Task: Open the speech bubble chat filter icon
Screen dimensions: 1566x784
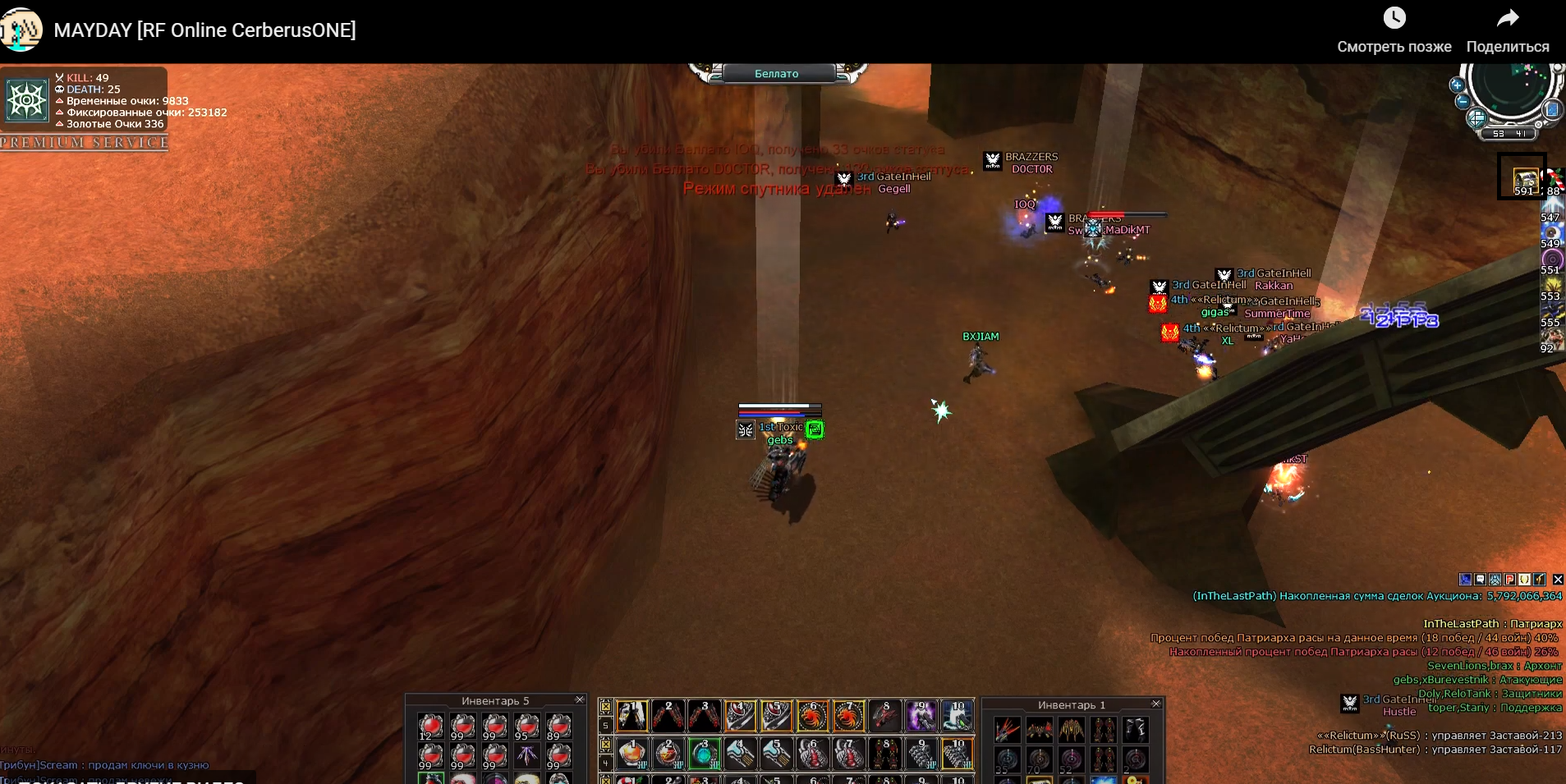Action: [x=1480, y=580]
